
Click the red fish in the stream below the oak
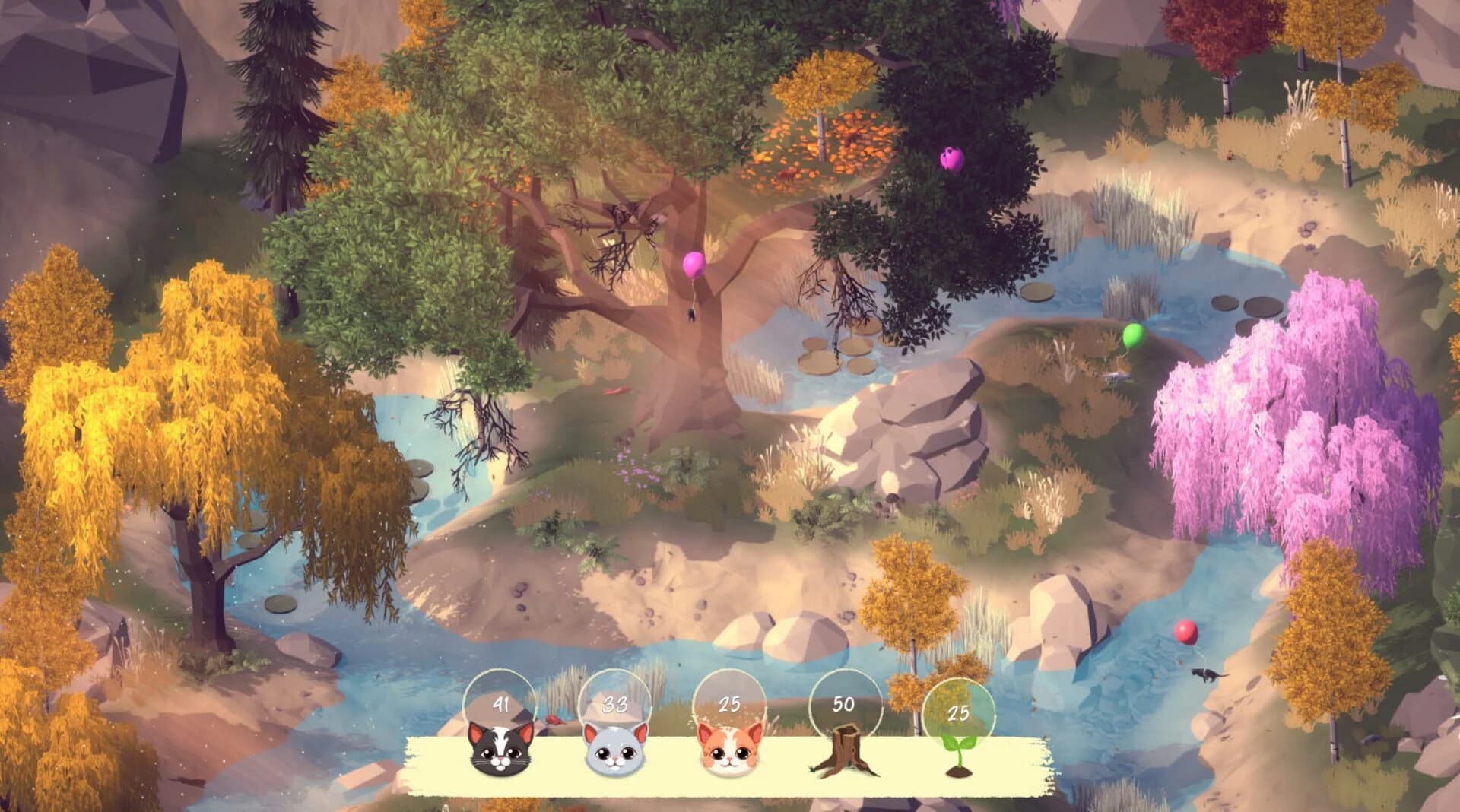coord(618,390)
